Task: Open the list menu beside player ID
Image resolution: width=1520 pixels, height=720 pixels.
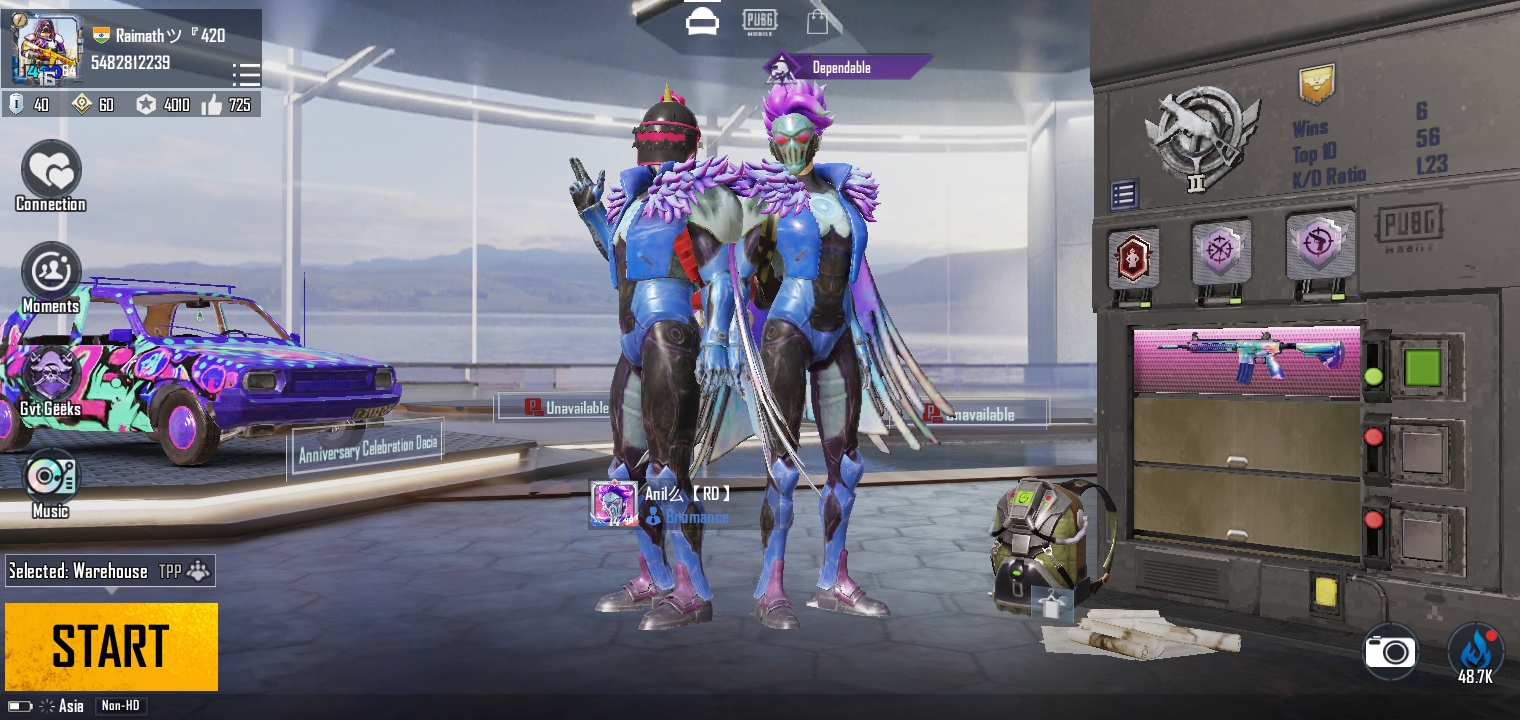Action: [246, 74]
